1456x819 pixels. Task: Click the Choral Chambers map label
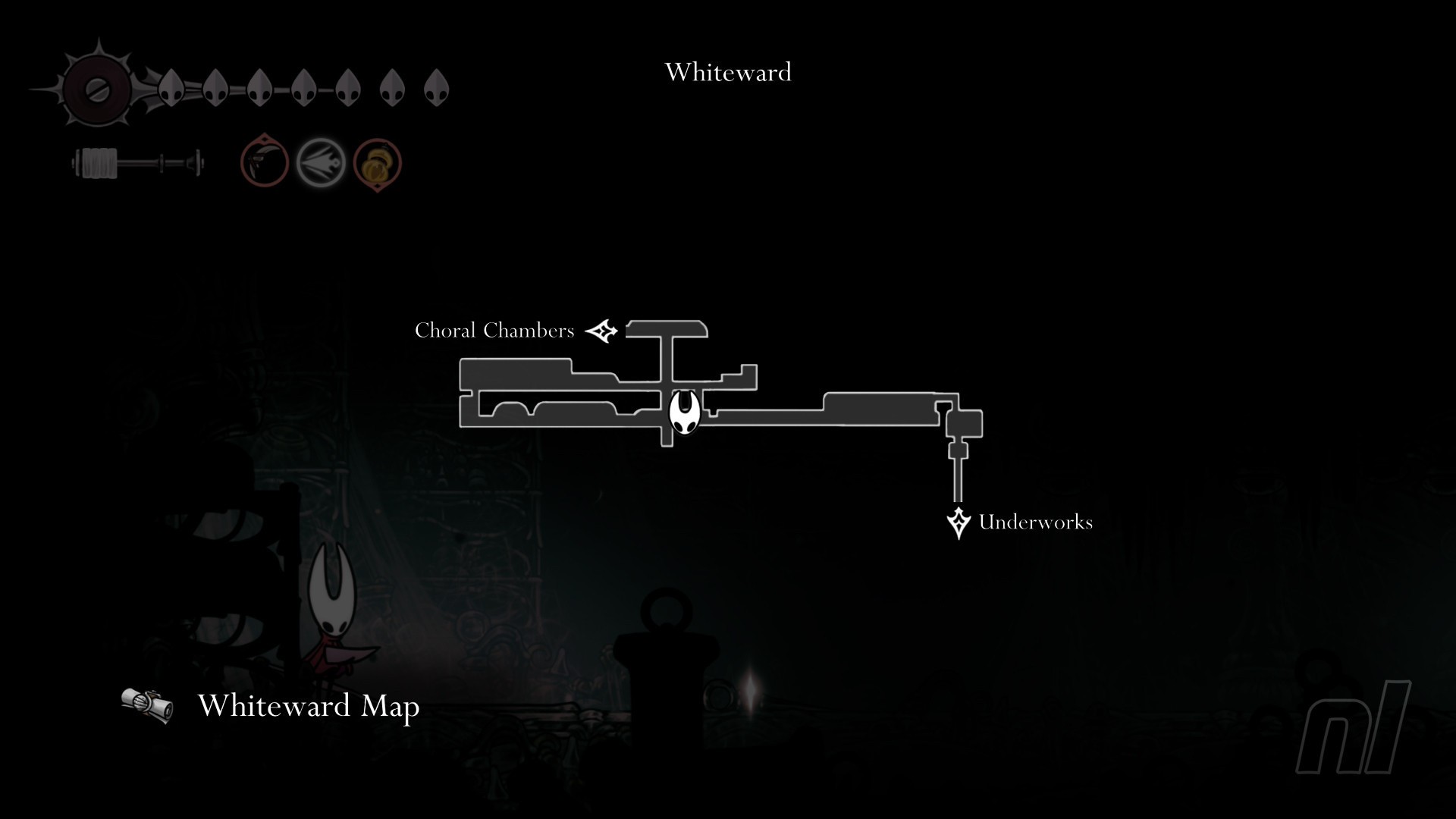(x=494, y=331)
